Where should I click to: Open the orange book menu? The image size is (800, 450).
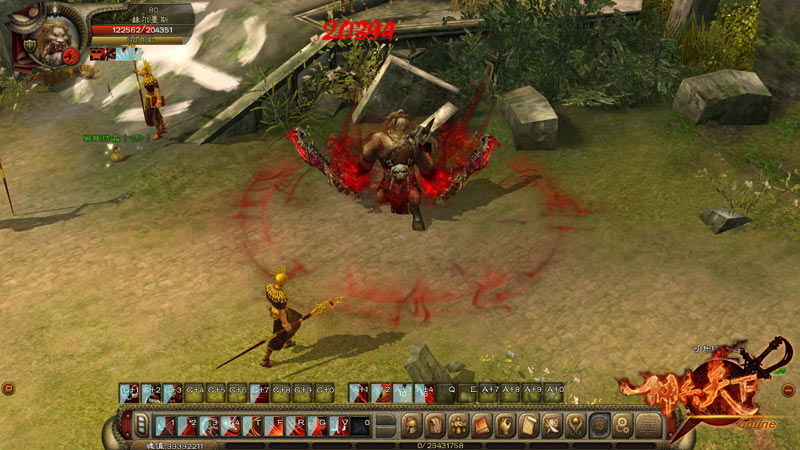[481, 425]
